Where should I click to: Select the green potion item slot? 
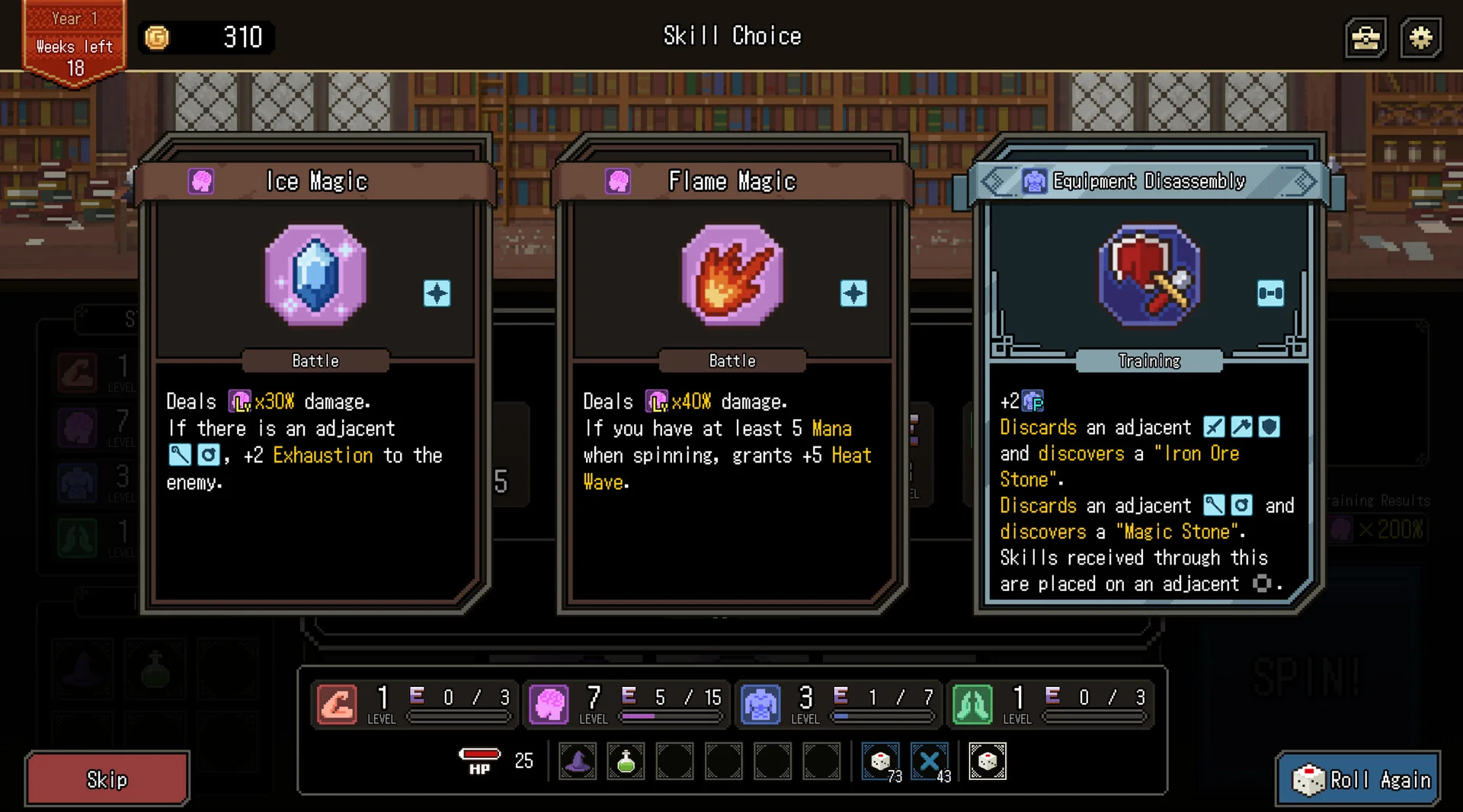pos(626,761)
